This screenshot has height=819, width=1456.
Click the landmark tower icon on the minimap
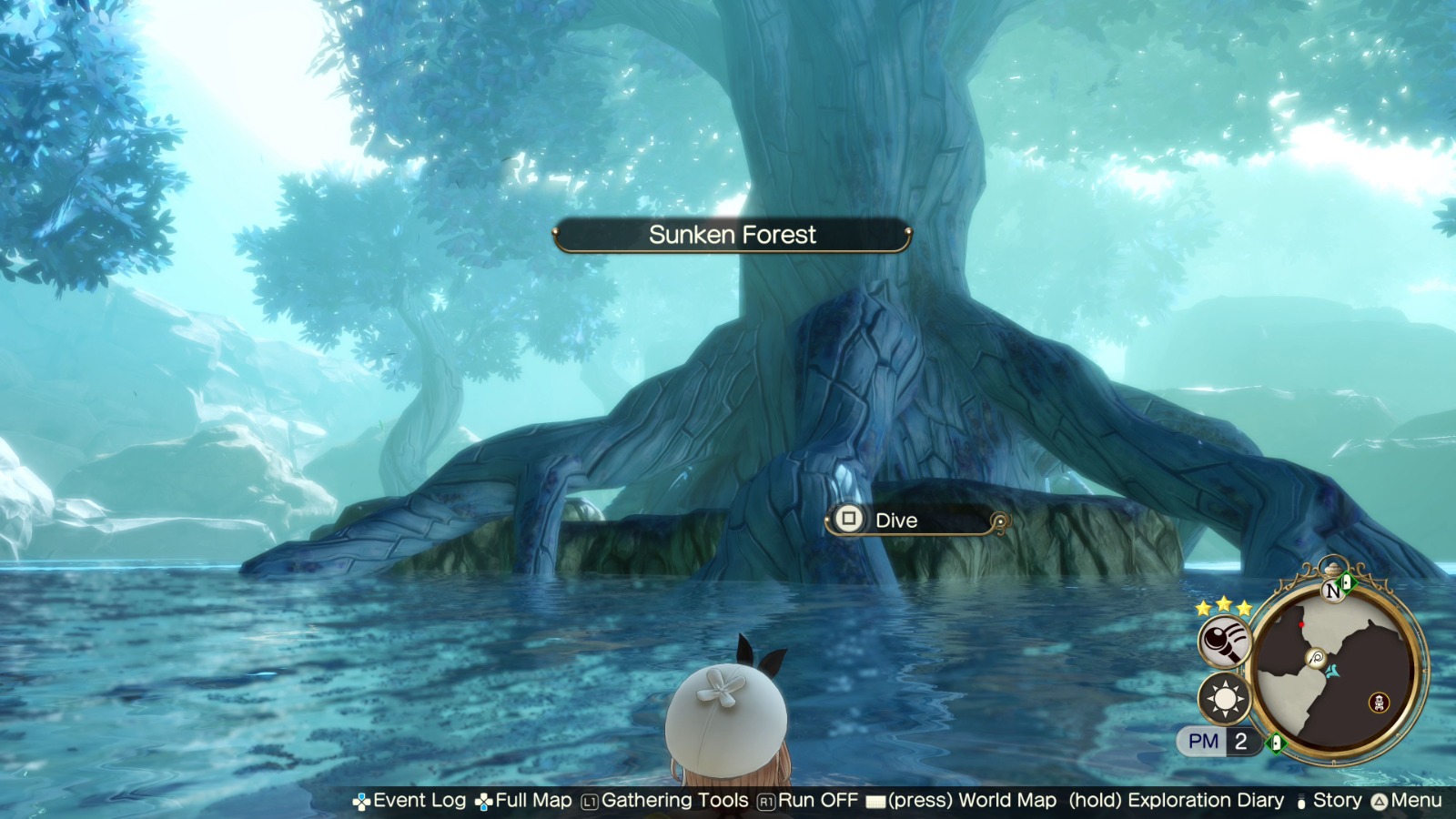click(x=1379, y=703)
